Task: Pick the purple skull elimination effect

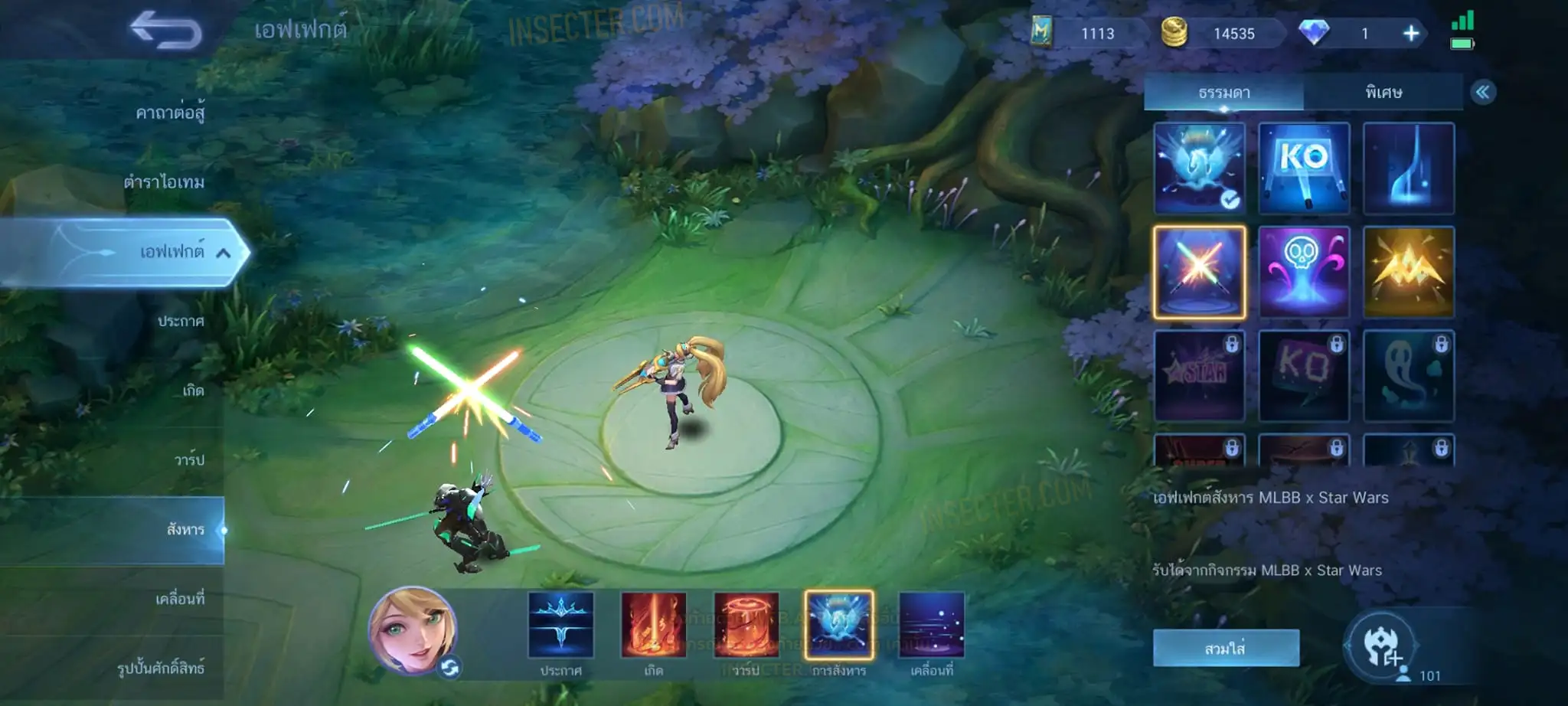Action: [1304, 272]
